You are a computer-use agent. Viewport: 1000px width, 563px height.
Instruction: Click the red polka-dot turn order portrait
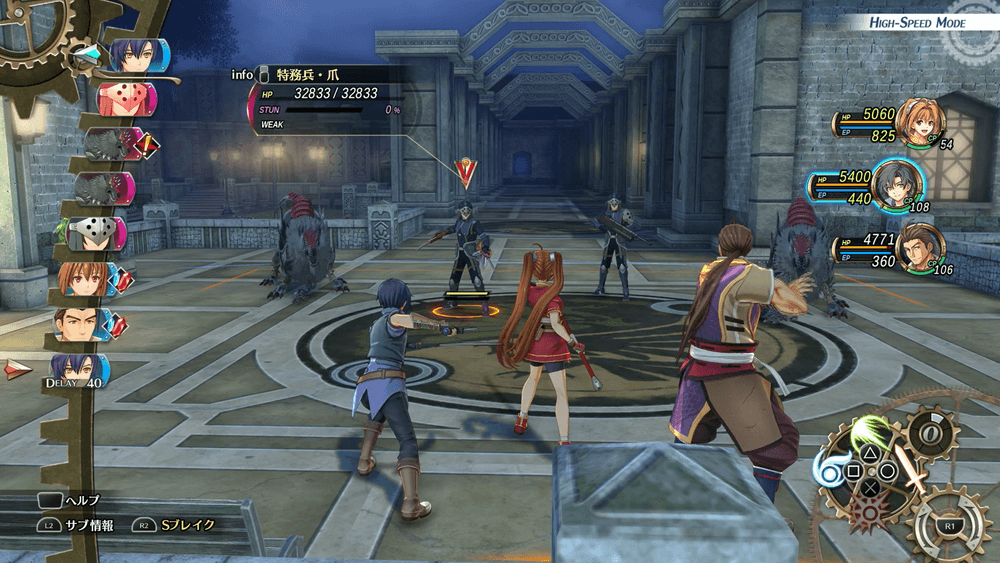coord(127,99)
